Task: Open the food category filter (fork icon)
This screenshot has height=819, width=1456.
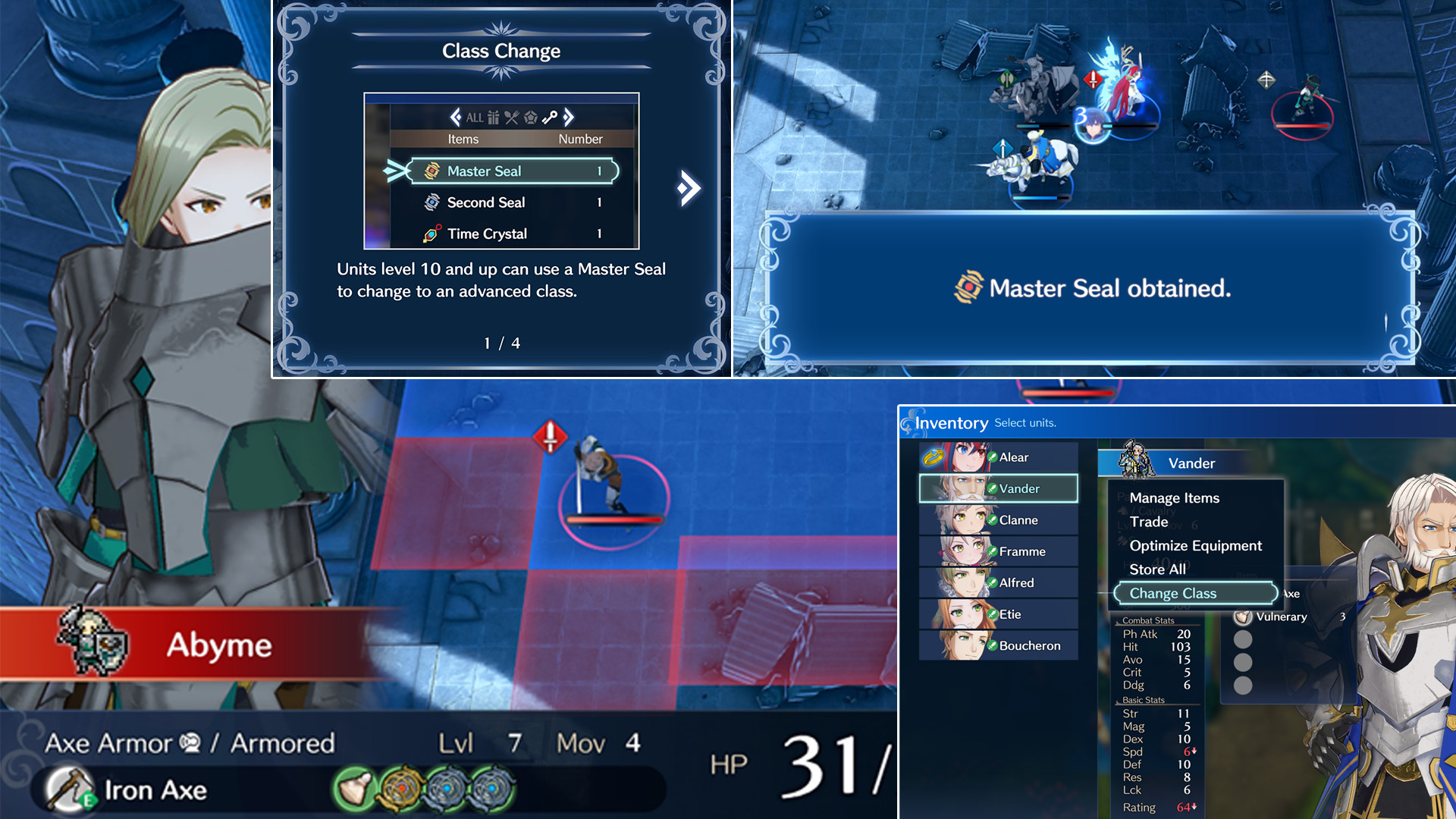Action: 511,118
